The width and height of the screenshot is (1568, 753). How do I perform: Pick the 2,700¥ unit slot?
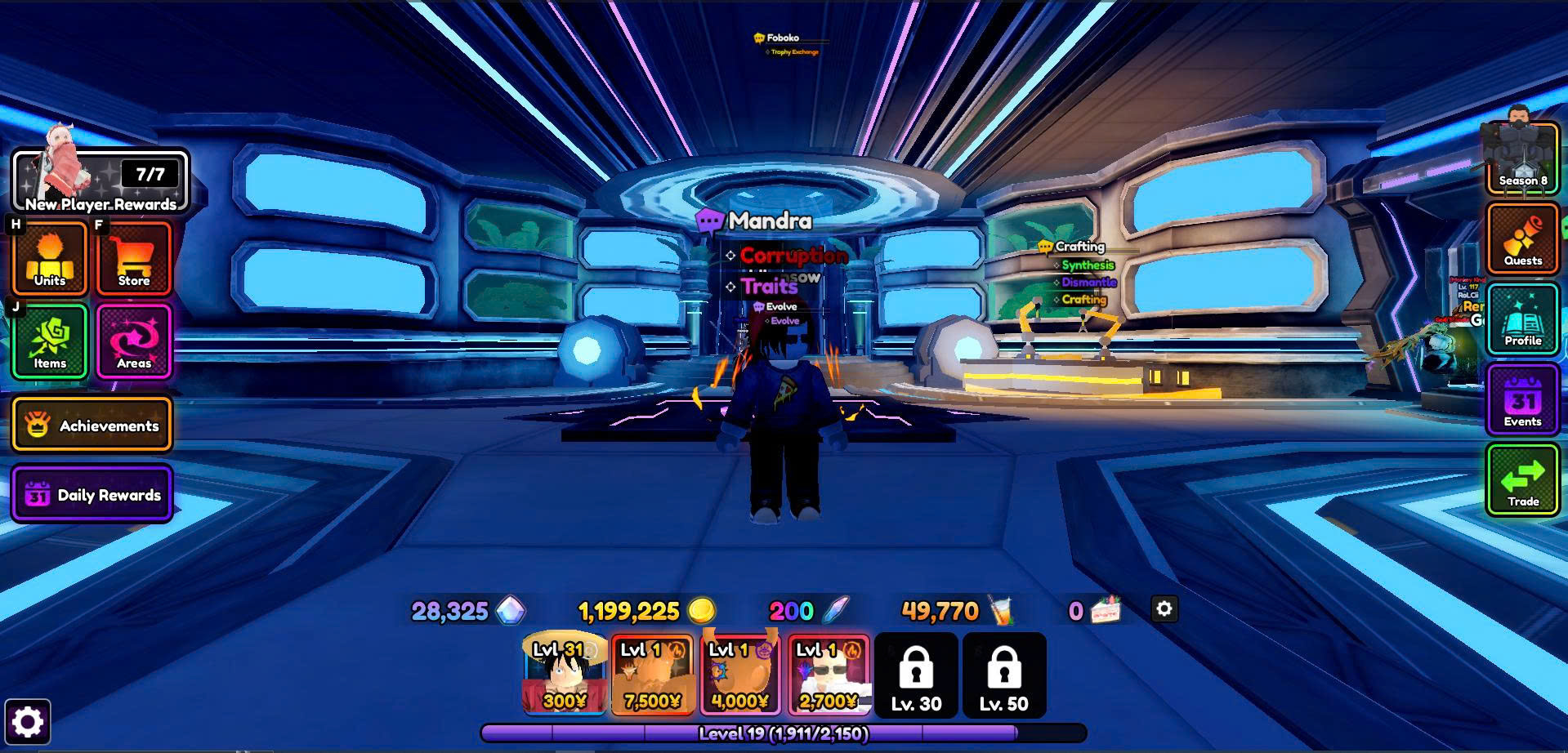(x=829, y=675)
